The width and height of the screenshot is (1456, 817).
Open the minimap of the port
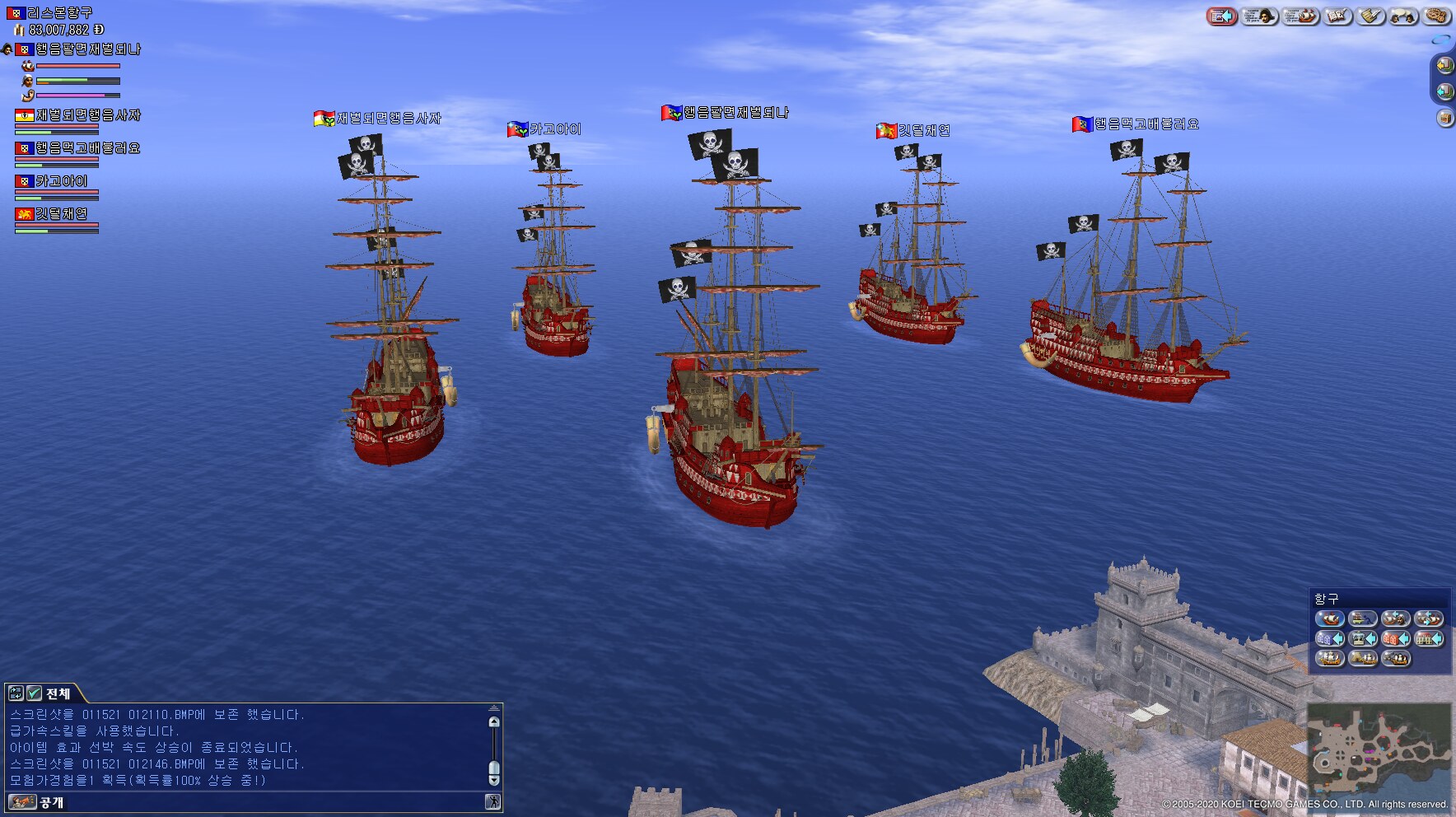pos(1379,749)
